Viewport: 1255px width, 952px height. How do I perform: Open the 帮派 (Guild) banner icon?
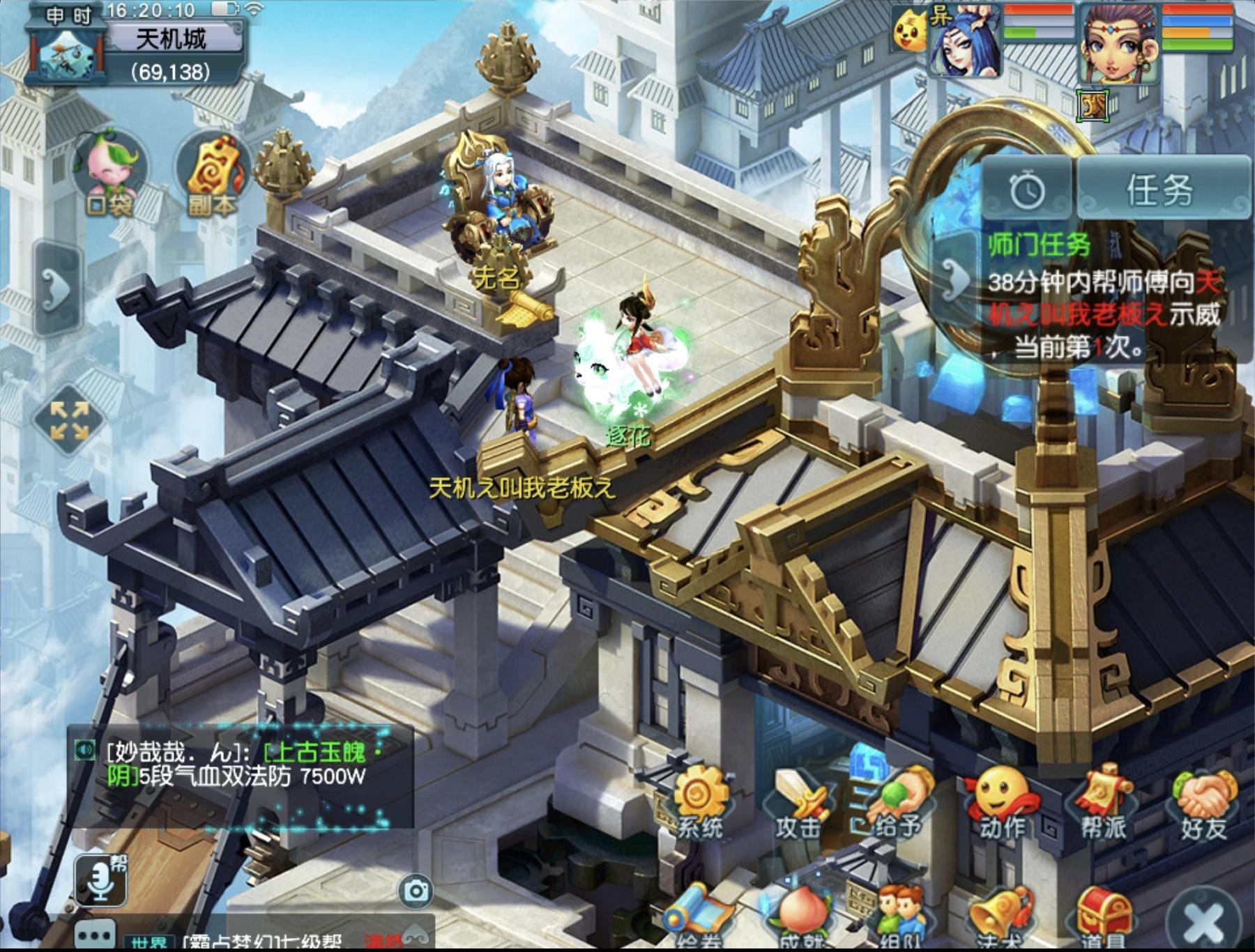[1103, 801]
